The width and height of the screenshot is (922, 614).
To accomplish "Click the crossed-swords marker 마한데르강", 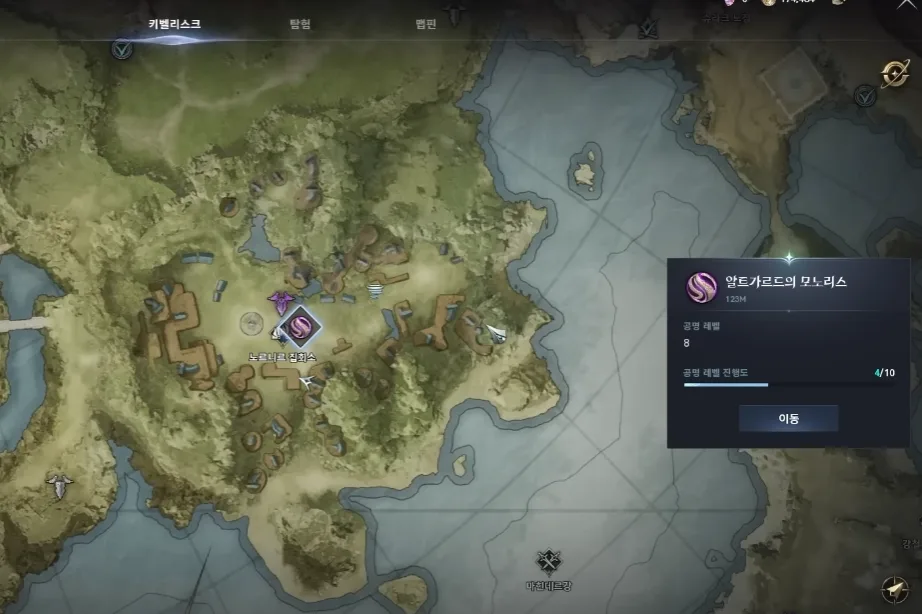I will click(547, 561).
